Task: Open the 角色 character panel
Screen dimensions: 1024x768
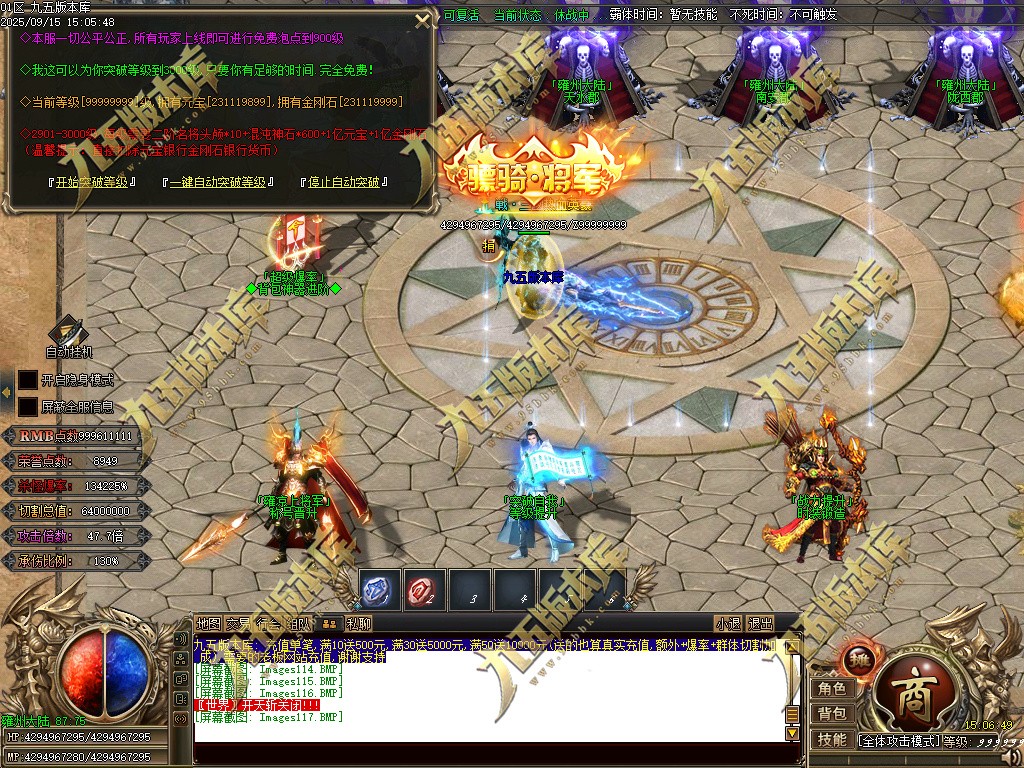Action: point(832,688)
